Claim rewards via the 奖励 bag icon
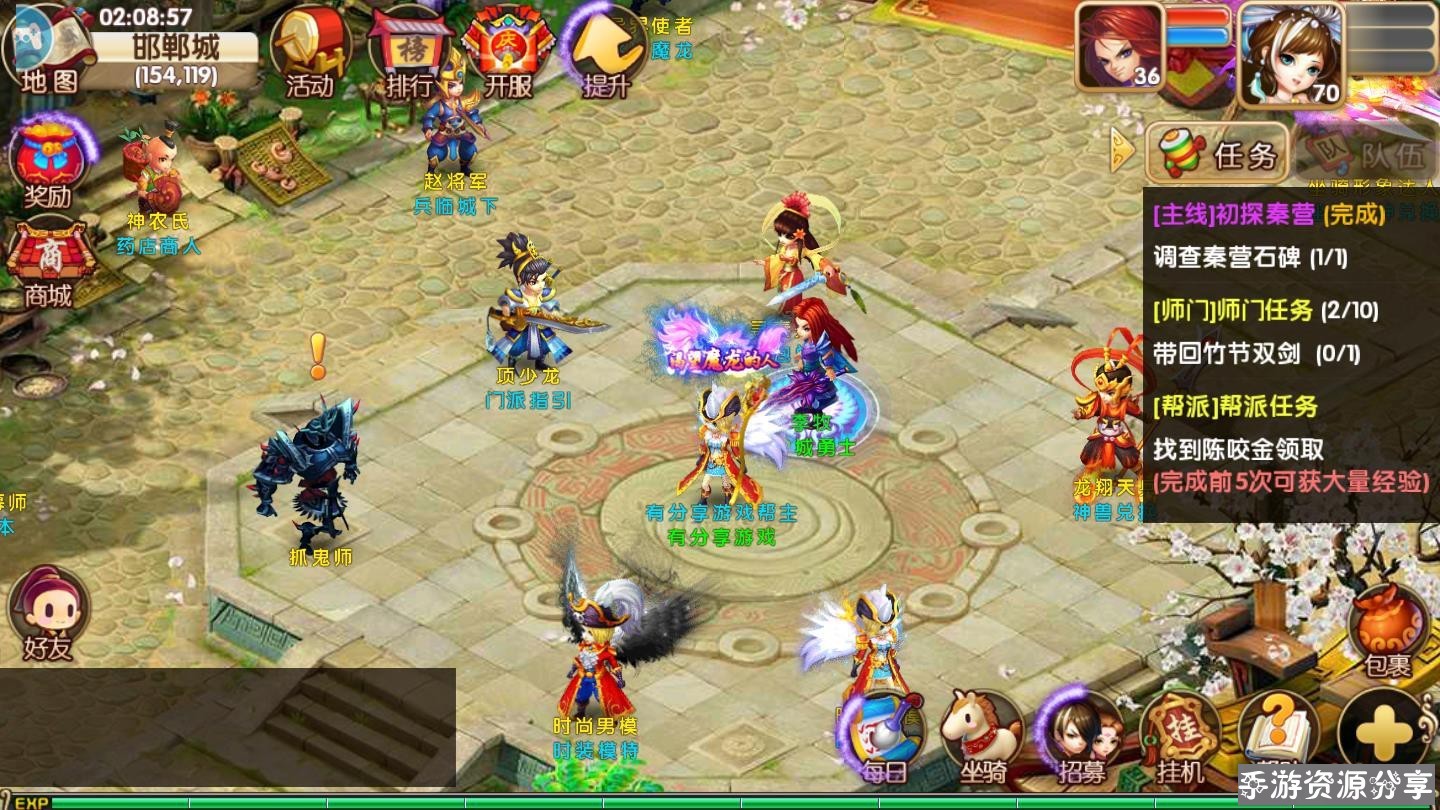This screenshot has width=1440, height=810. point(50,165)
